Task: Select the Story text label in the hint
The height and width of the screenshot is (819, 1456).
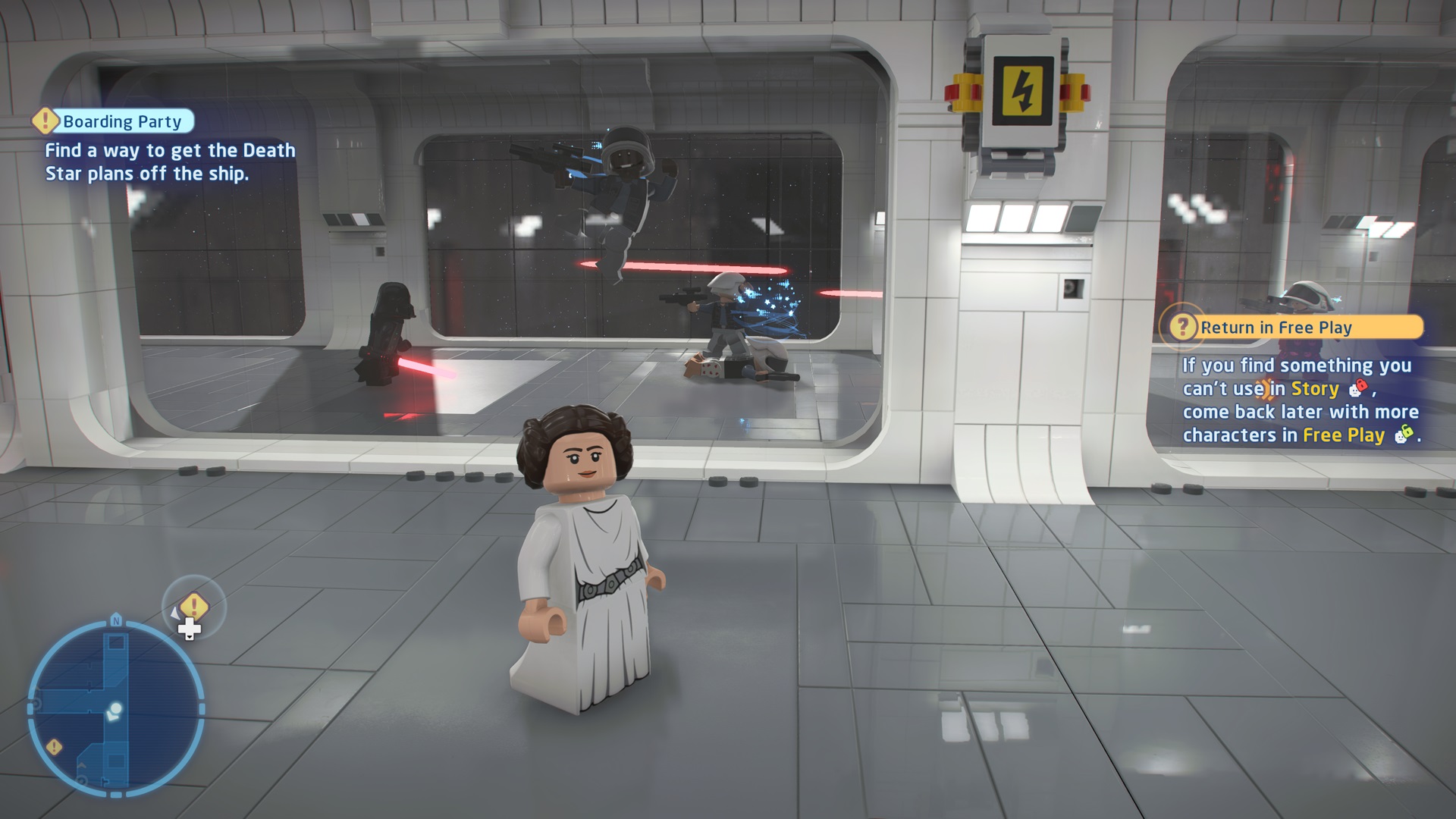Action: click(x=1314, y=389)
